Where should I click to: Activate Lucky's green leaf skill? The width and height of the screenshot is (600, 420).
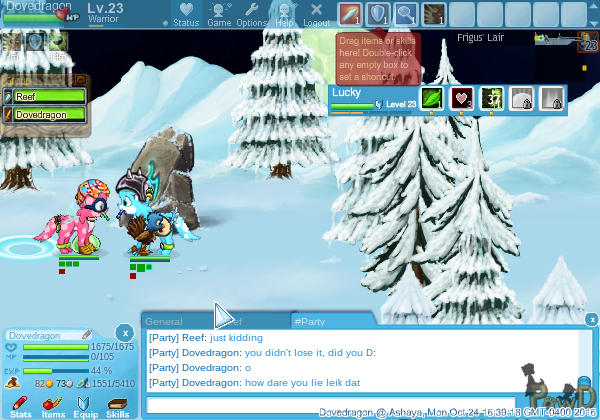point(431,98)
